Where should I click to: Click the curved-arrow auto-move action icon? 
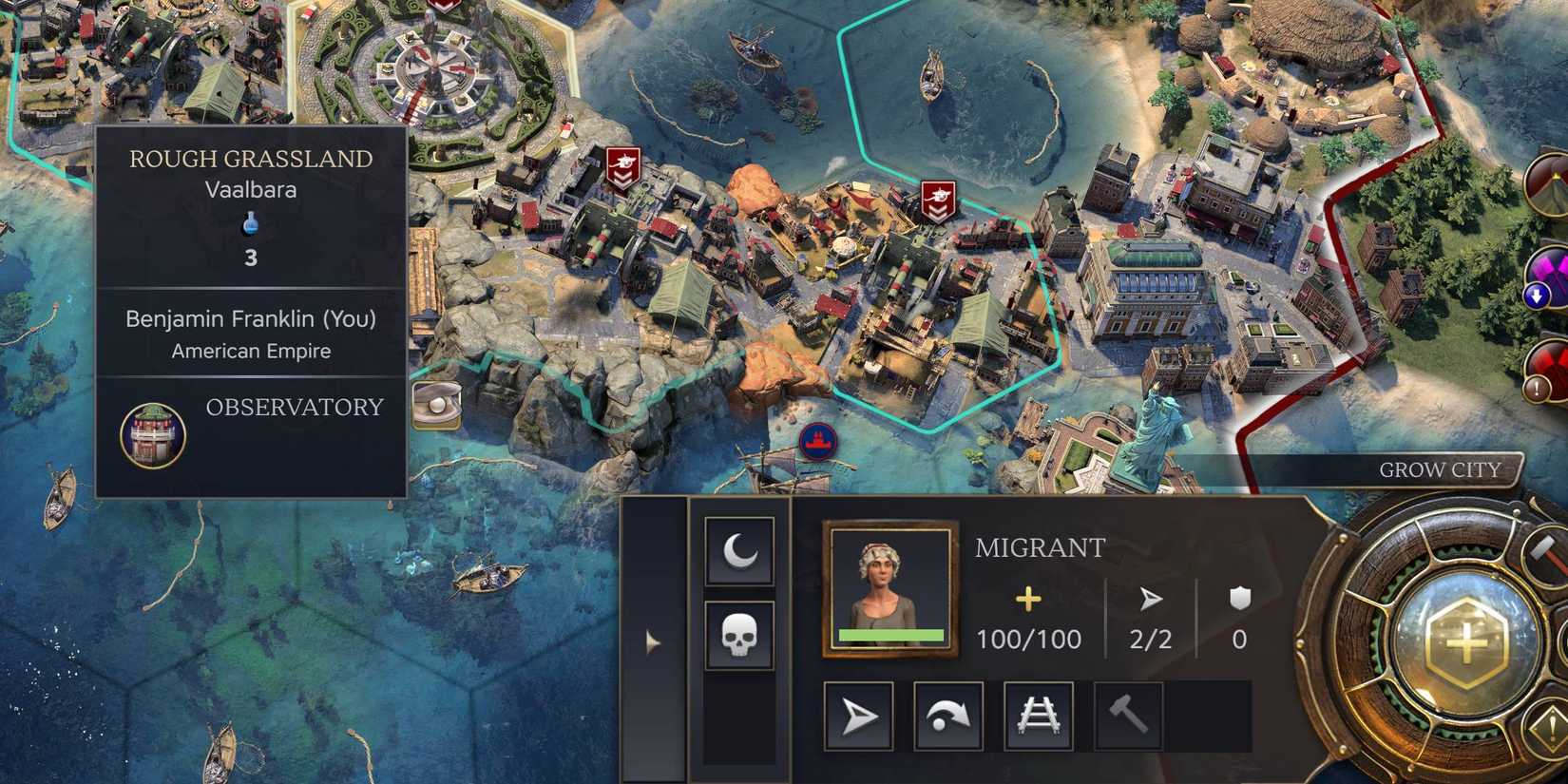point(947,716)
